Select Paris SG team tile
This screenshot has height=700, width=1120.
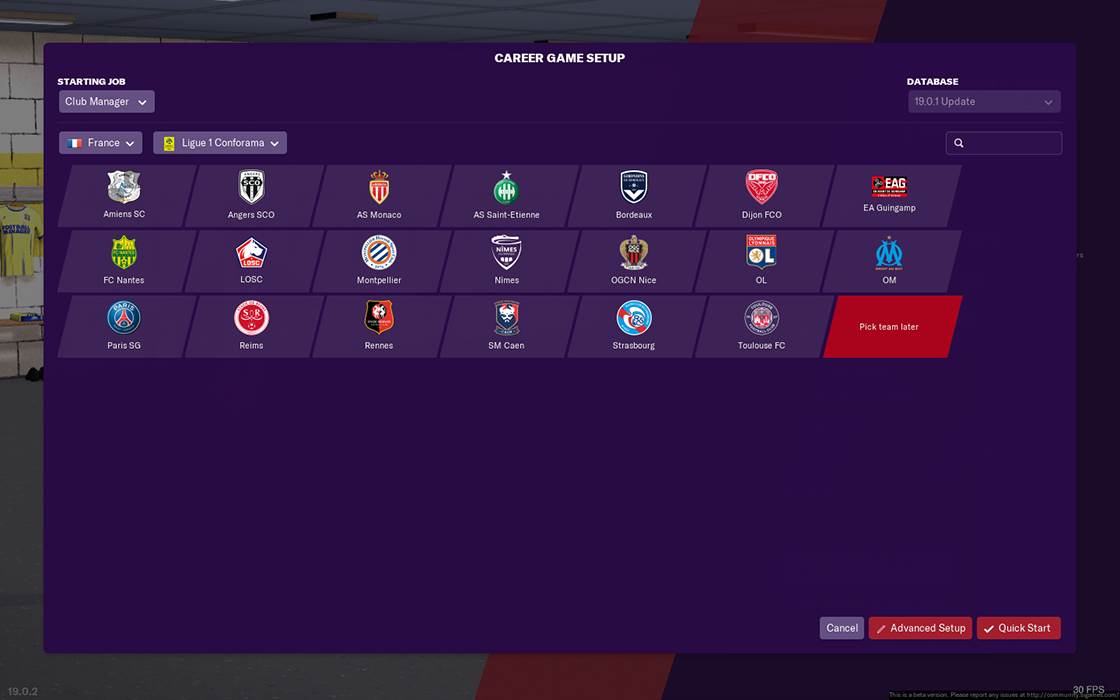[124, 326]
